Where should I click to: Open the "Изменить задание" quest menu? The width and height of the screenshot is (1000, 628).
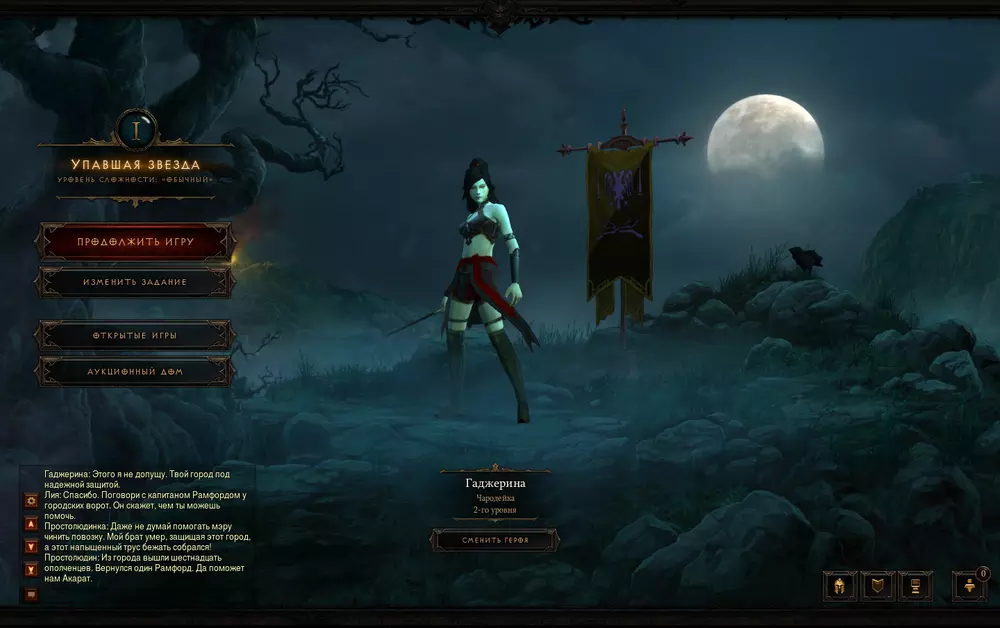pyautogui.click(x=135, y=282)
